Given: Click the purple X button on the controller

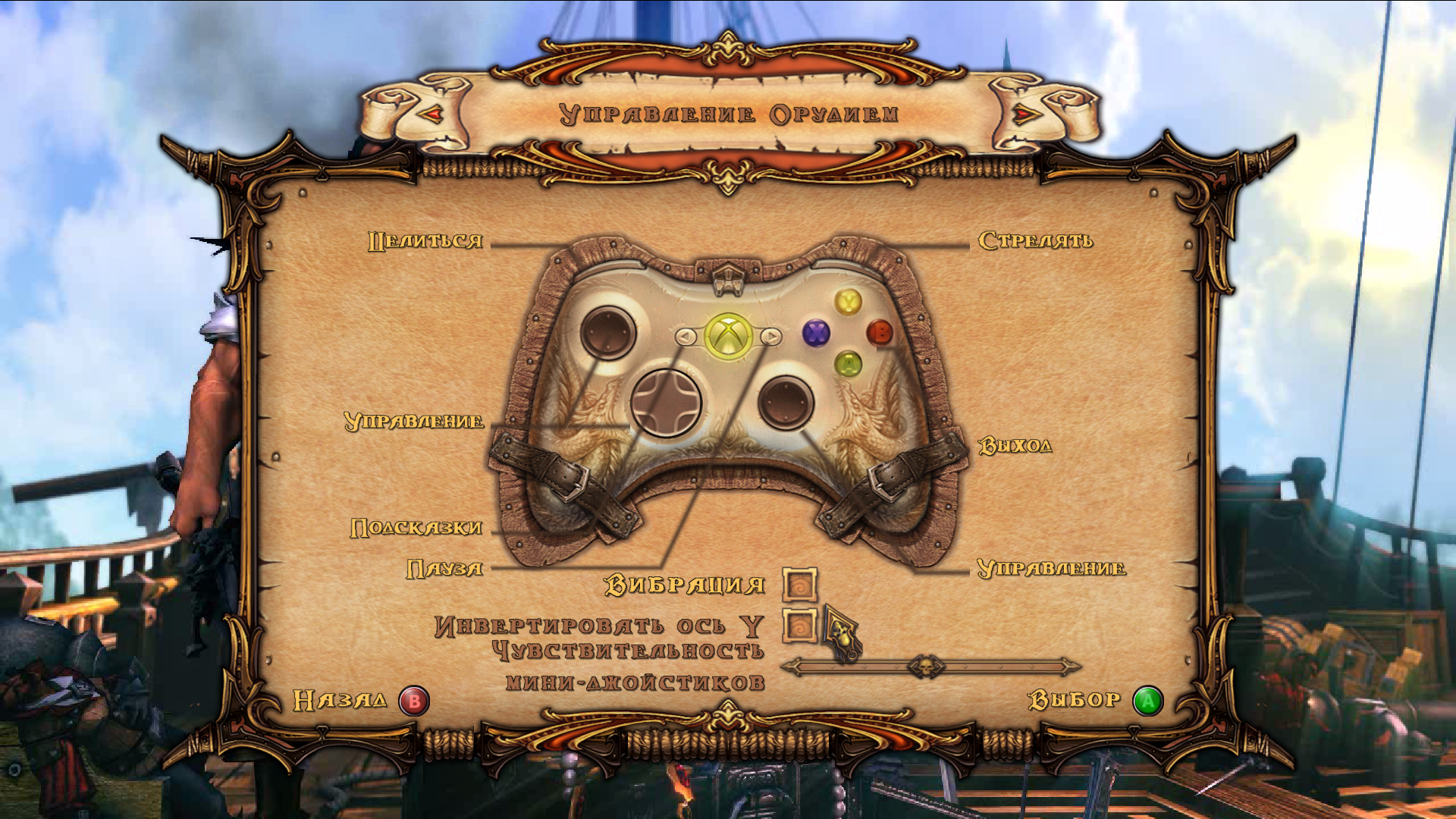Looking at the screenshot, I should (x=815, y=331).
